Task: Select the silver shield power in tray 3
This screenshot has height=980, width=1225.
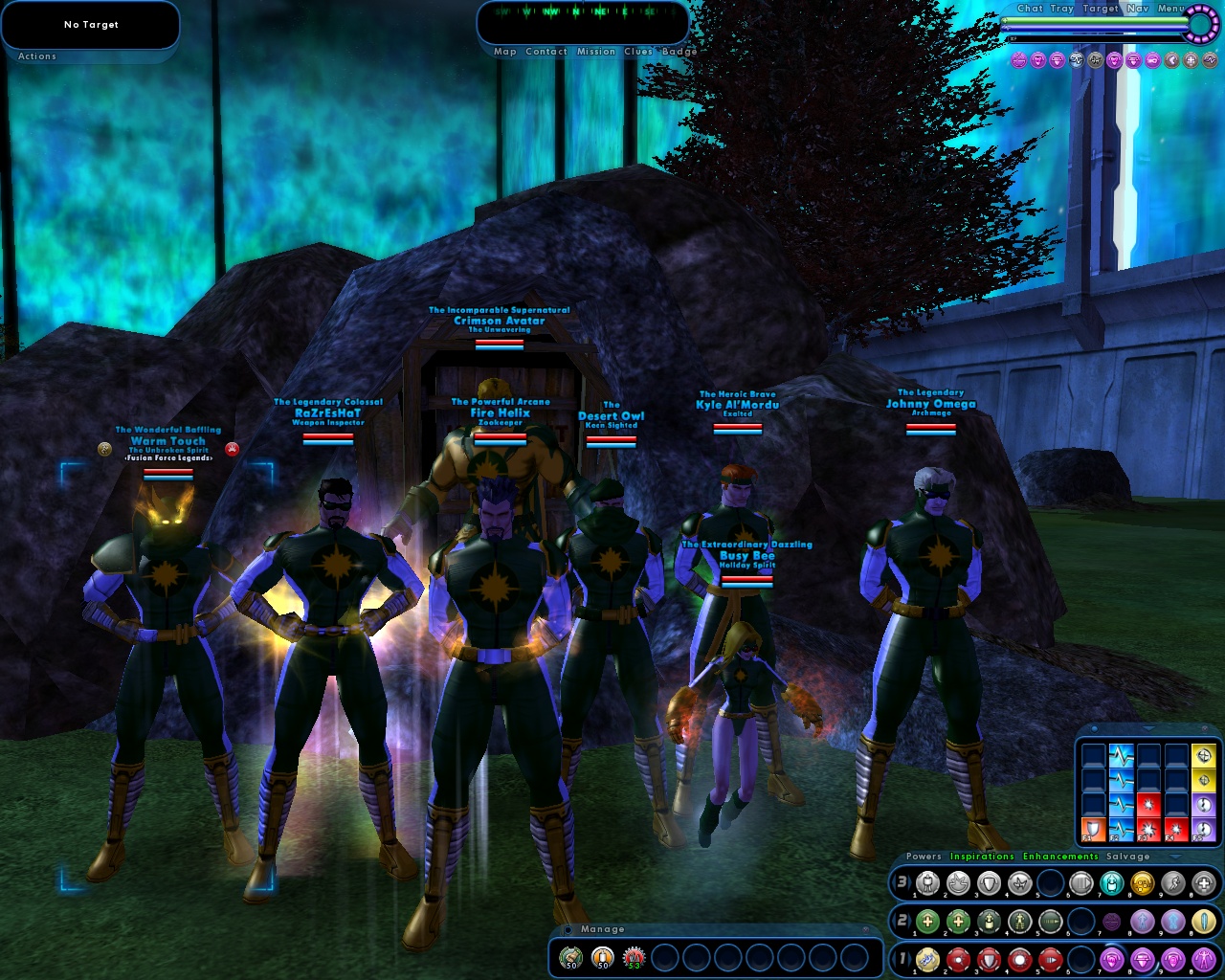Action: point(991,883)
